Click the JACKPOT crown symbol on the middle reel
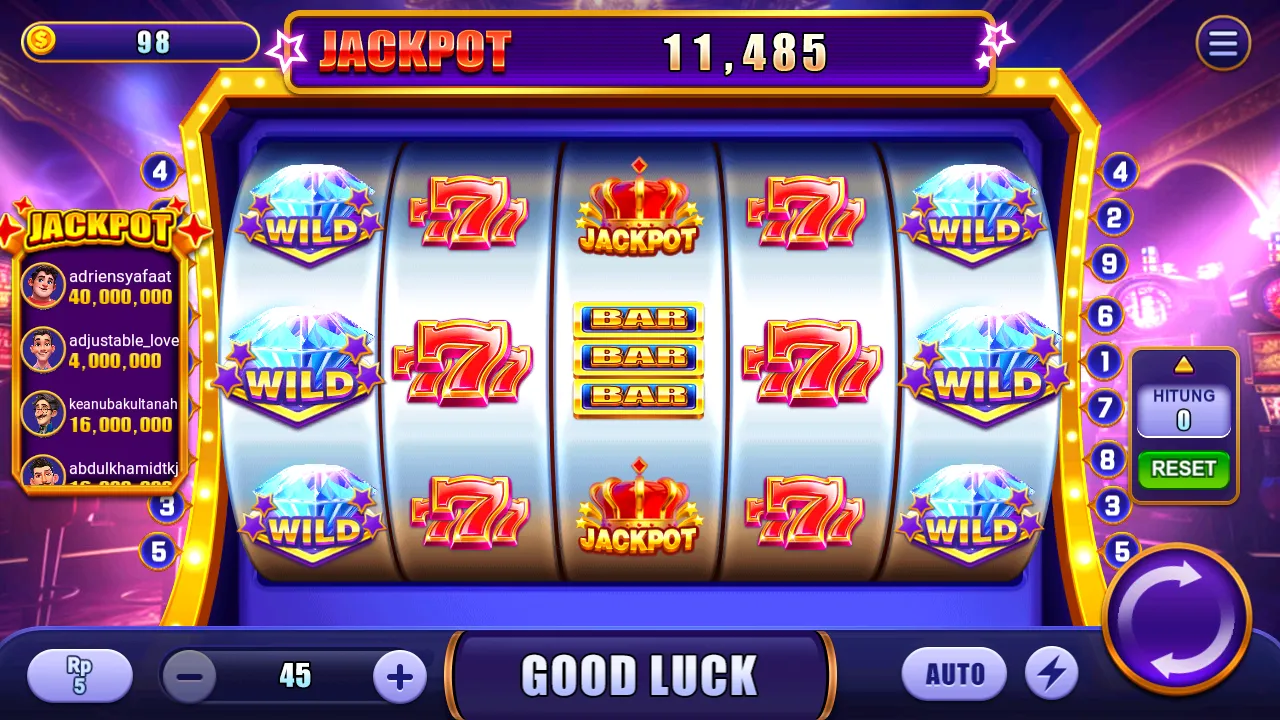Screen dimensions: 1280x720 638,210
